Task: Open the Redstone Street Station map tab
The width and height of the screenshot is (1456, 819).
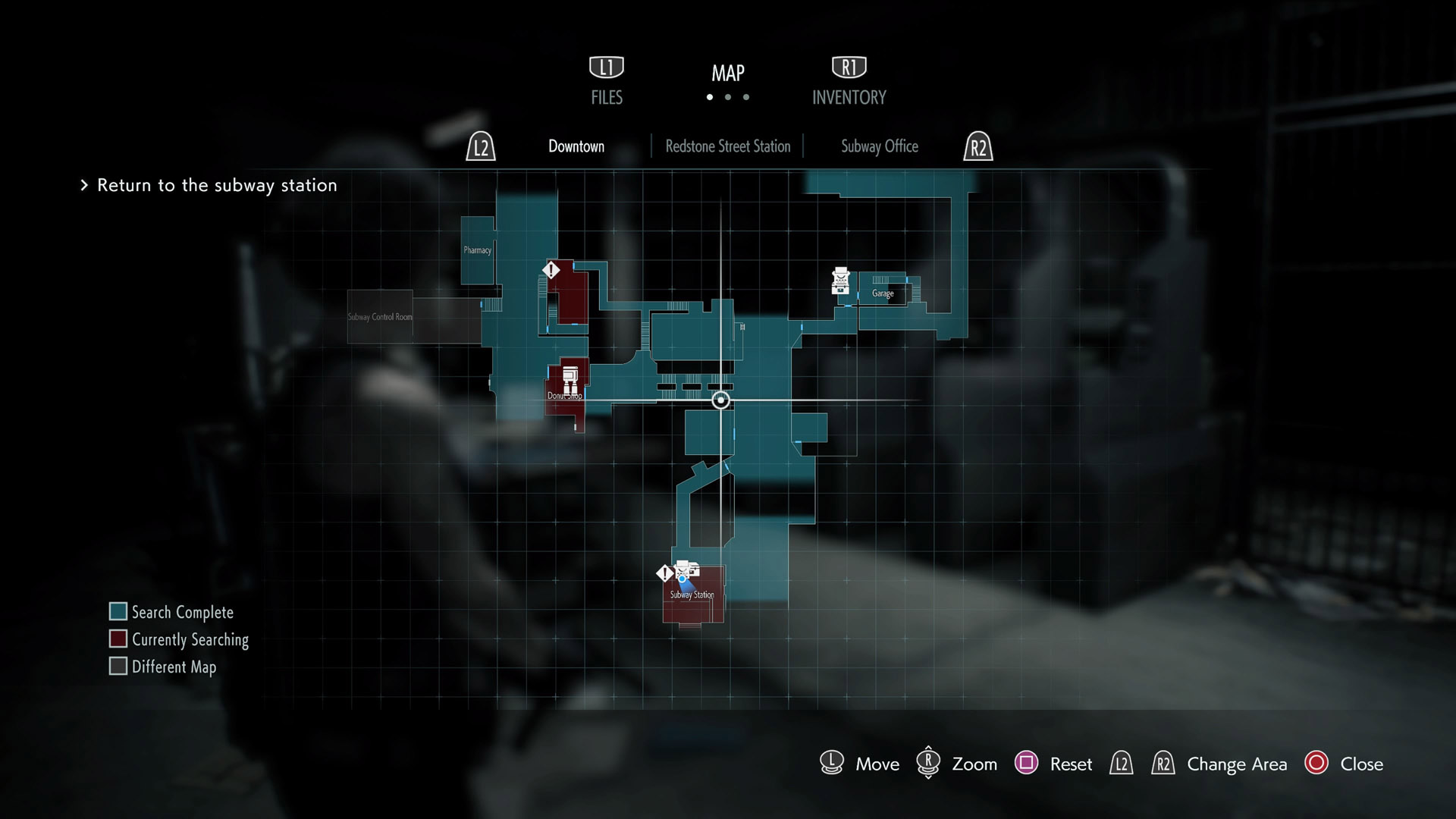Action: [x=727, y=146]
